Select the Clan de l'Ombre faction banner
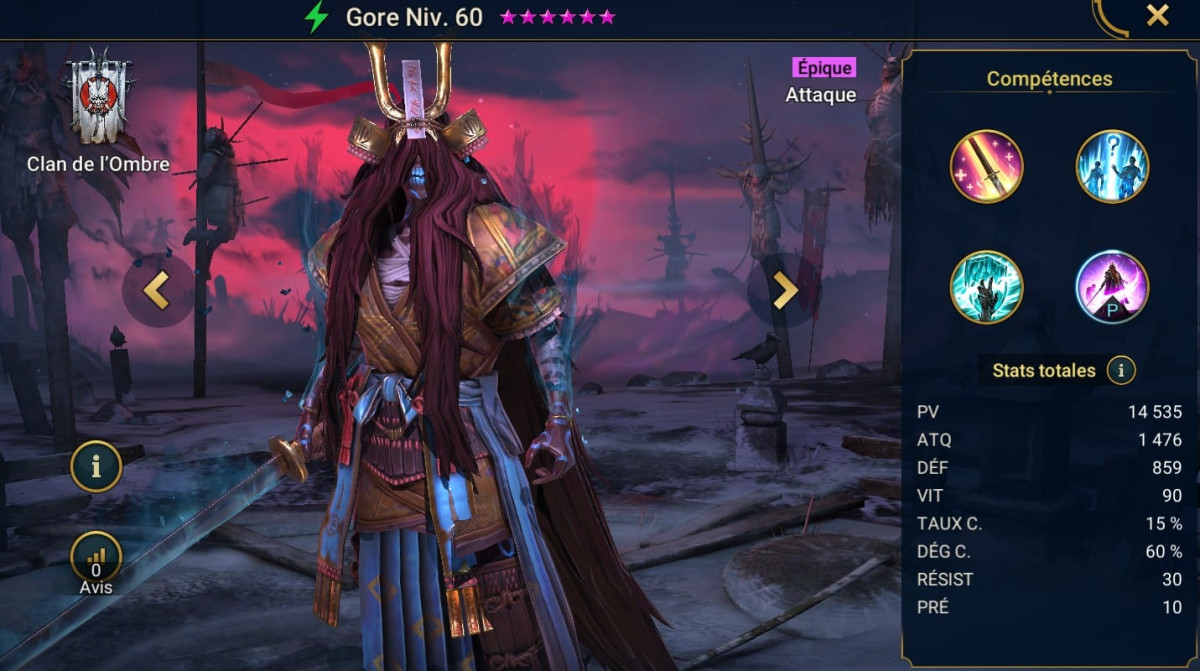Image resolution: width=1200 pixels, height=671 pixels. [98, 98]
